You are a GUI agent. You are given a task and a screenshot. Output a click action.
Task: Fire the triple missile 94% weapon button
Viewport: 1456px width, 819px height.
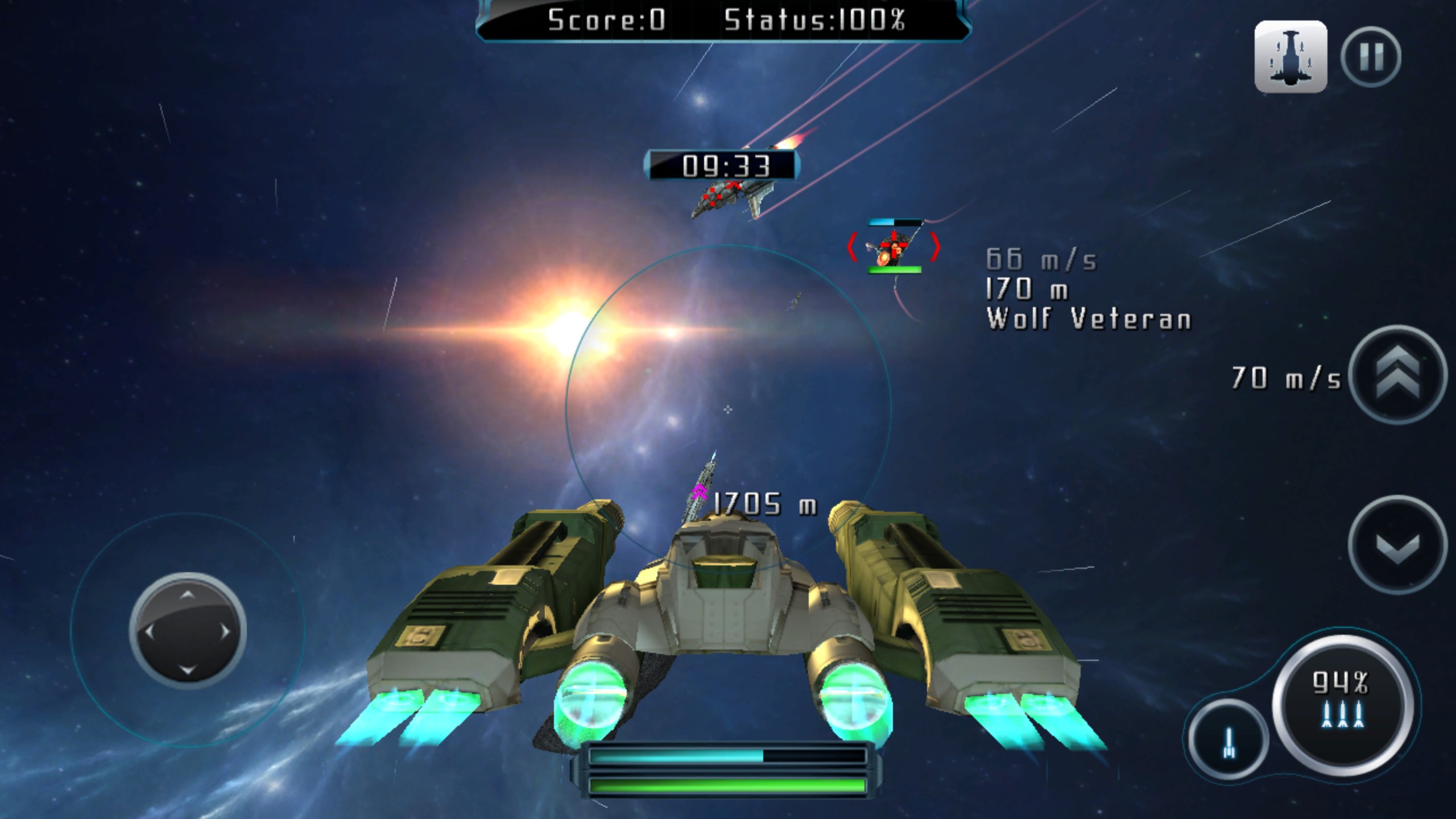point(1342,701)
